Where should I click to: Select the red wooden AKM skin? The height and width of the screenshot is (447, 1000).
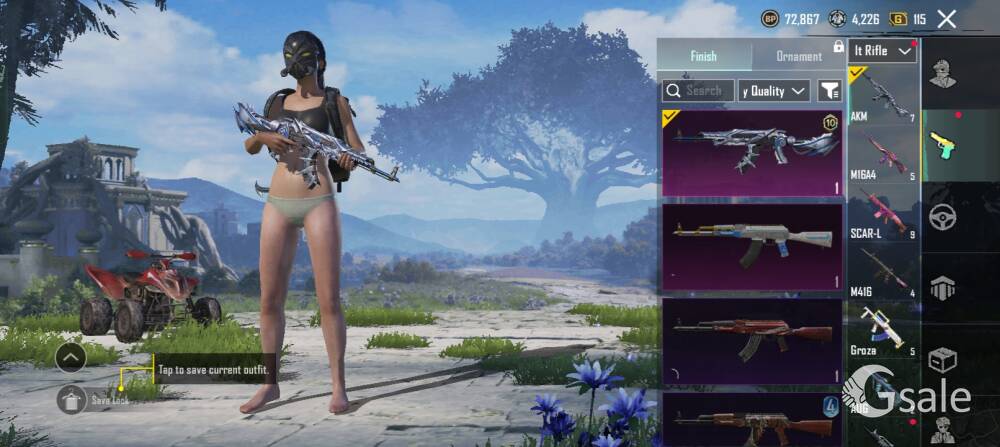[752, 340]
